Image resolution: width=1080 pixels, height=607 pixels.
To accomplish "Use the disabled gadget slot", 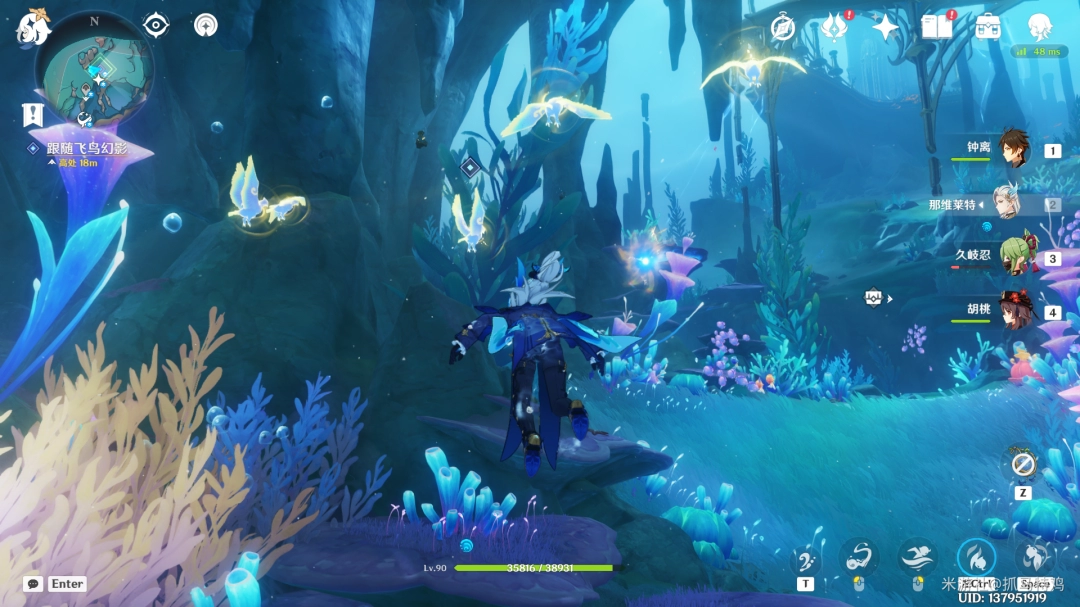I will pyautogui.click(x=1022, y=464).
